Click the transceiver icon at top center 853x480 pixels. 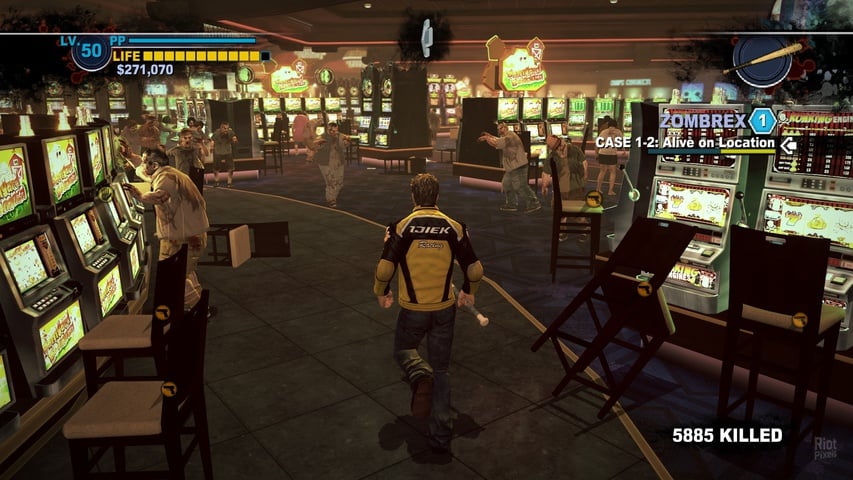click(x=425, y=38)
